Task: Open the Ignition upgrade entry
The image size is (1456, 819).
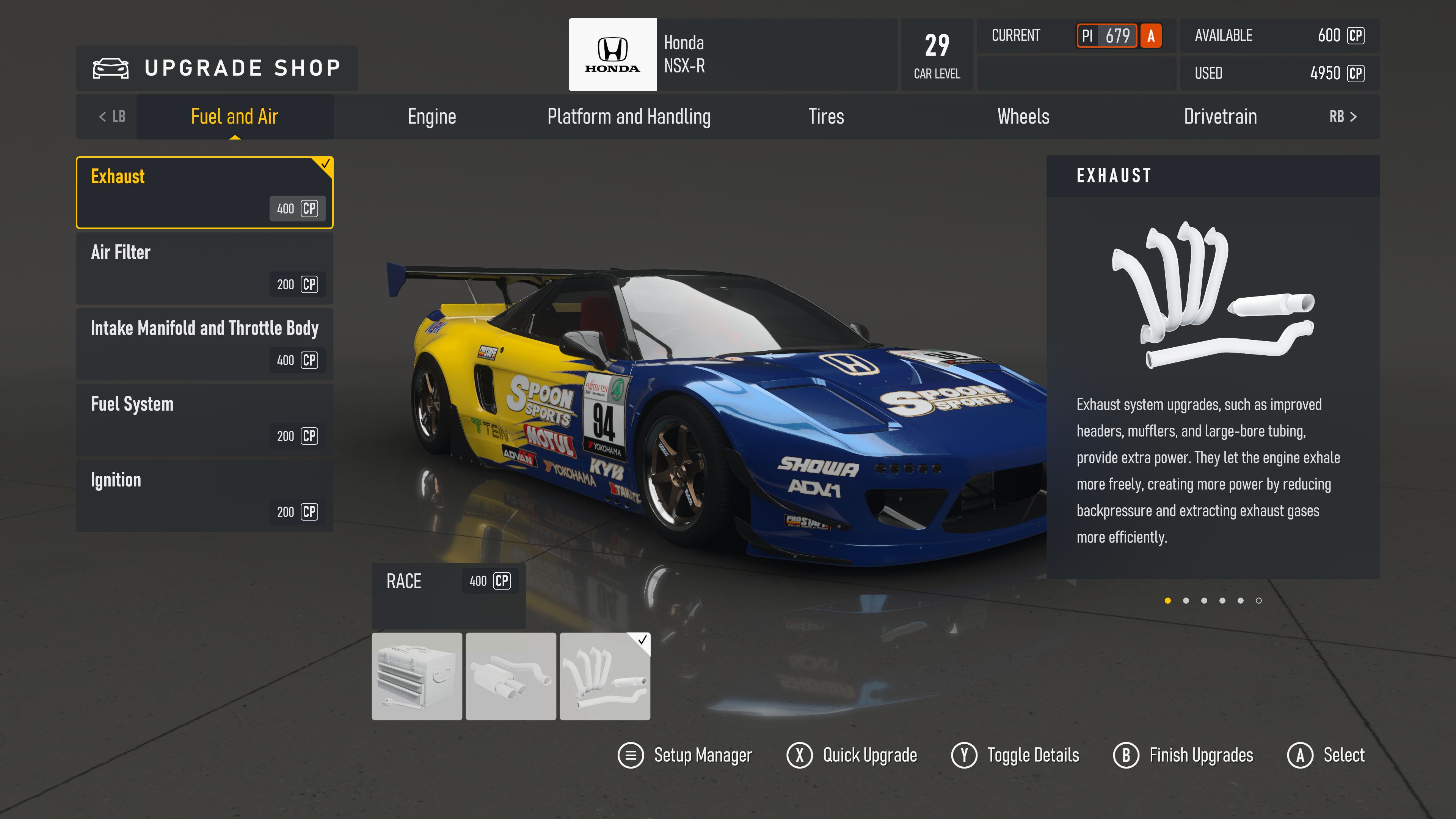Action: coord(204,495)
